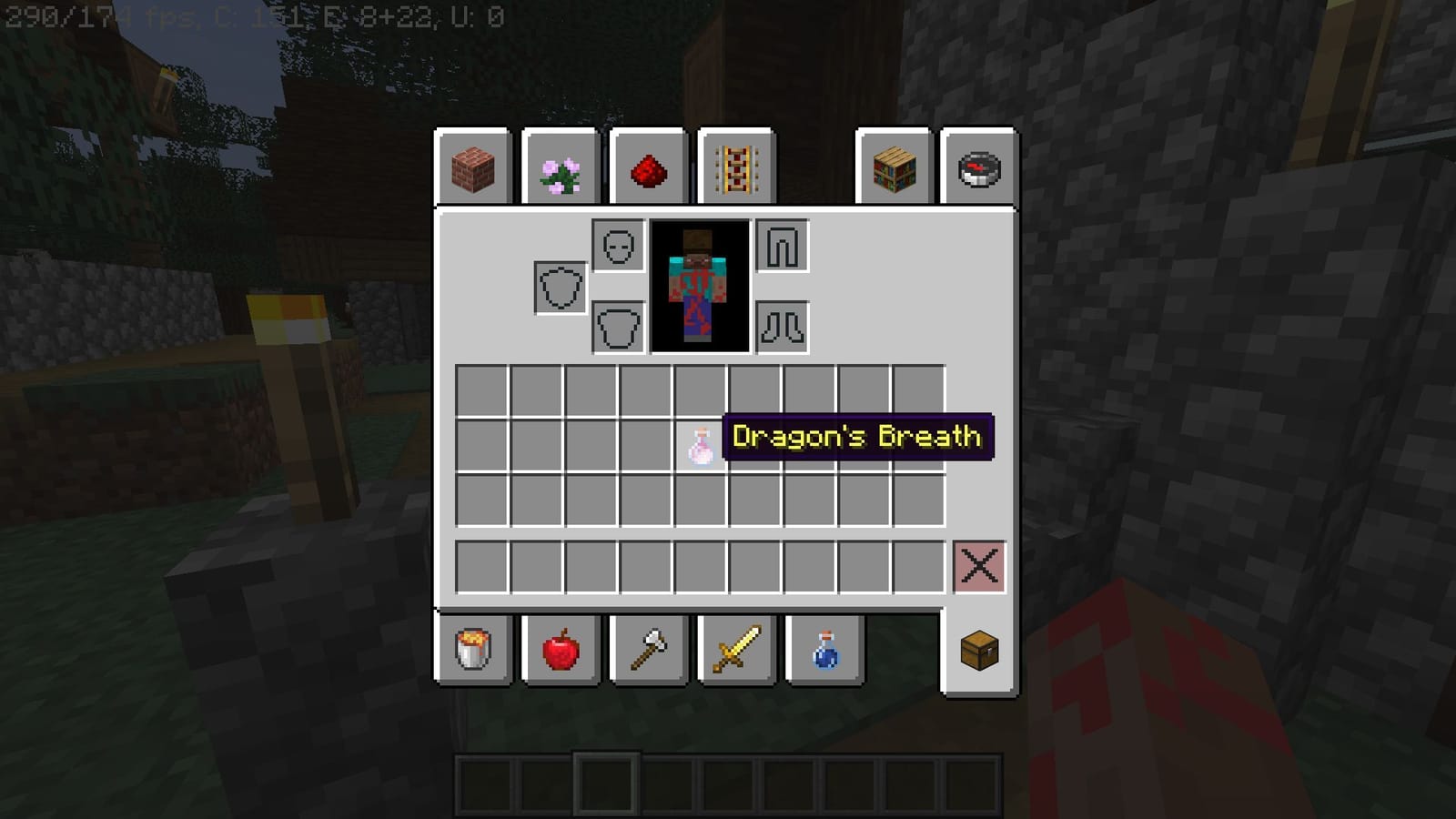Open the Building Blocks tab with the brick icon
This screenshot has width=1456, height=819.
[472, 169]
